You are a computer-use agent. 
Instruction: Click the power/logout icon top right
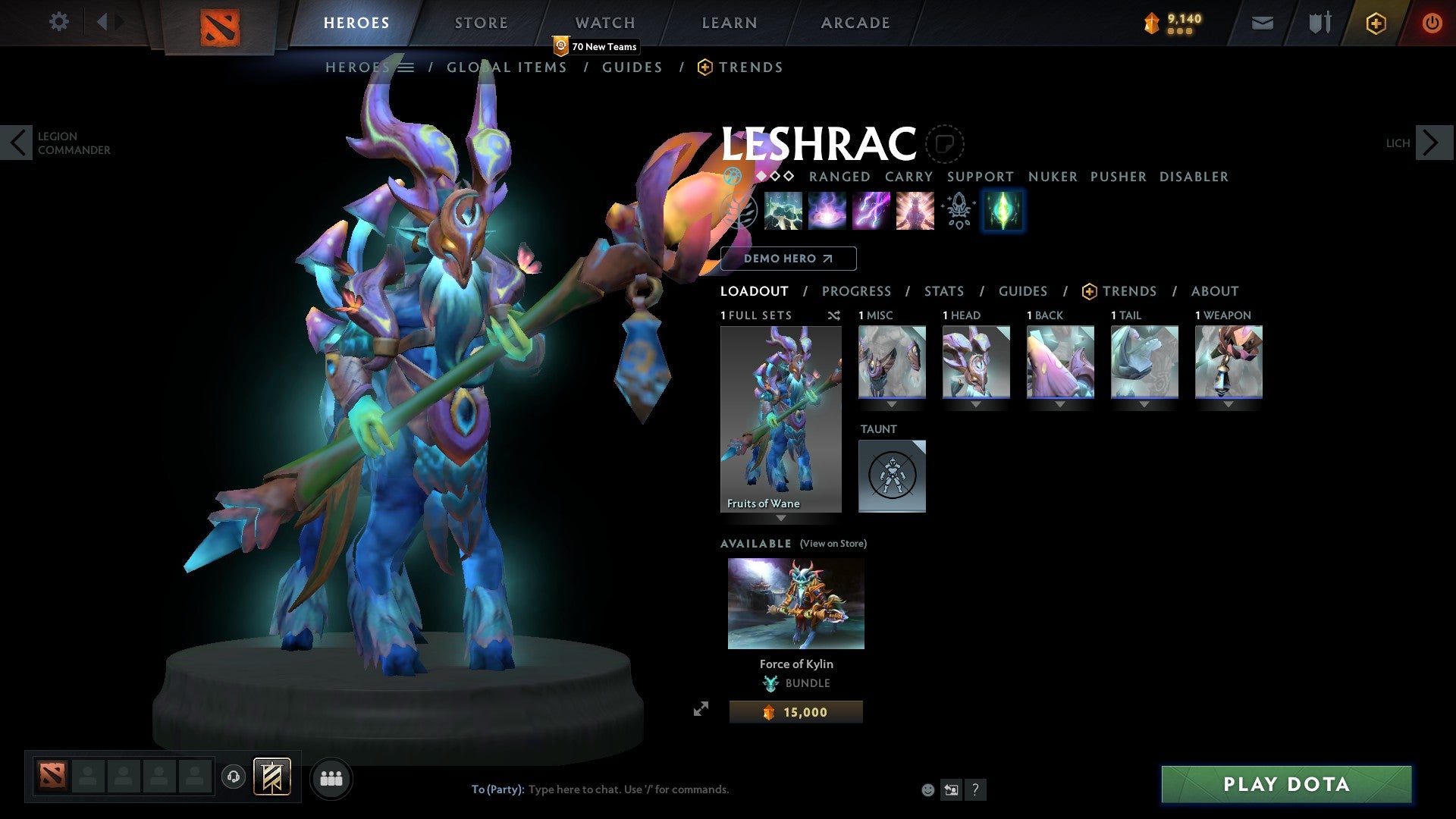(x=1432, y=23)
